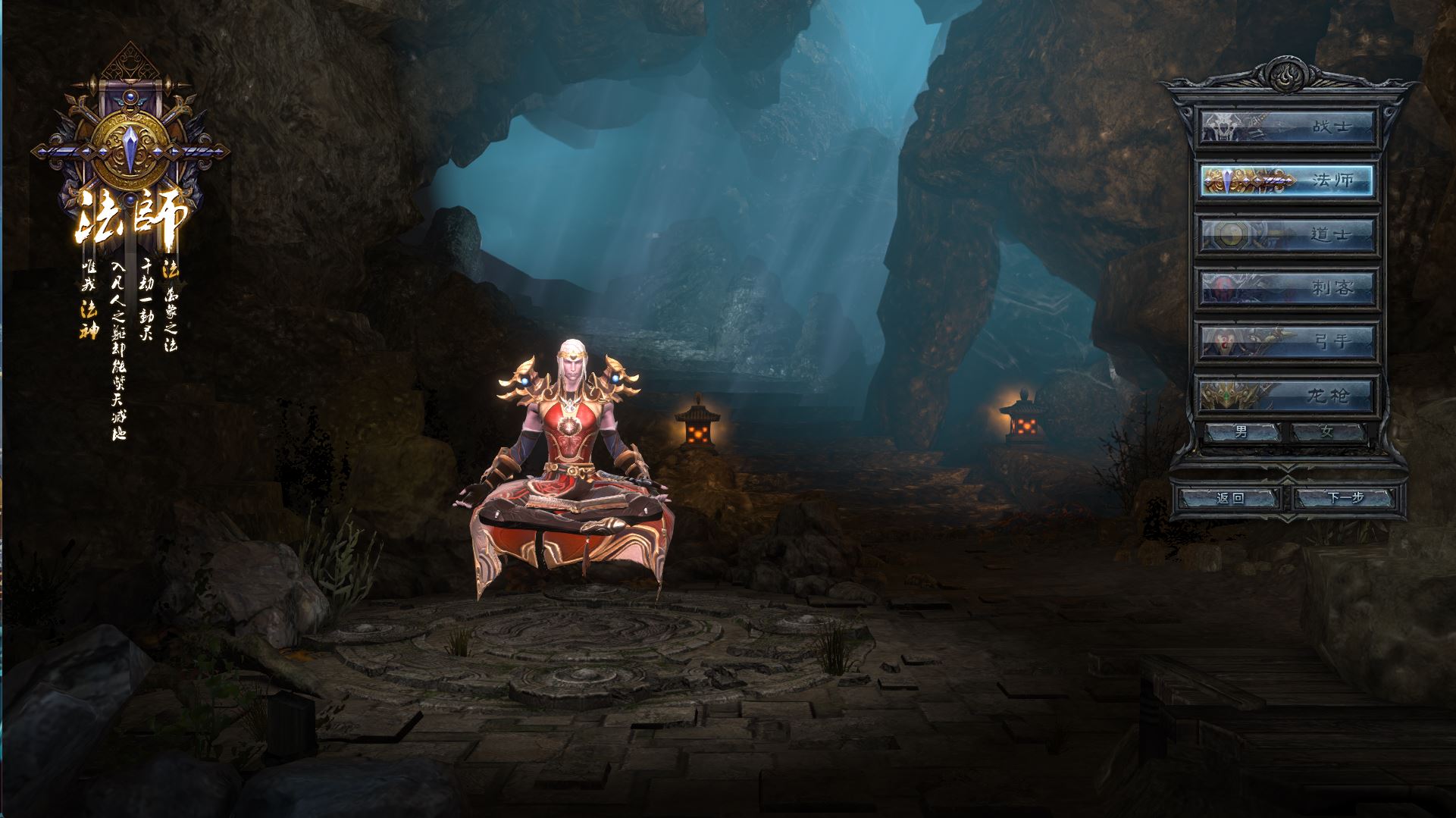Set character gender to 男 male
Viewport: 1456px width, 818px height.
point(1242,432)
